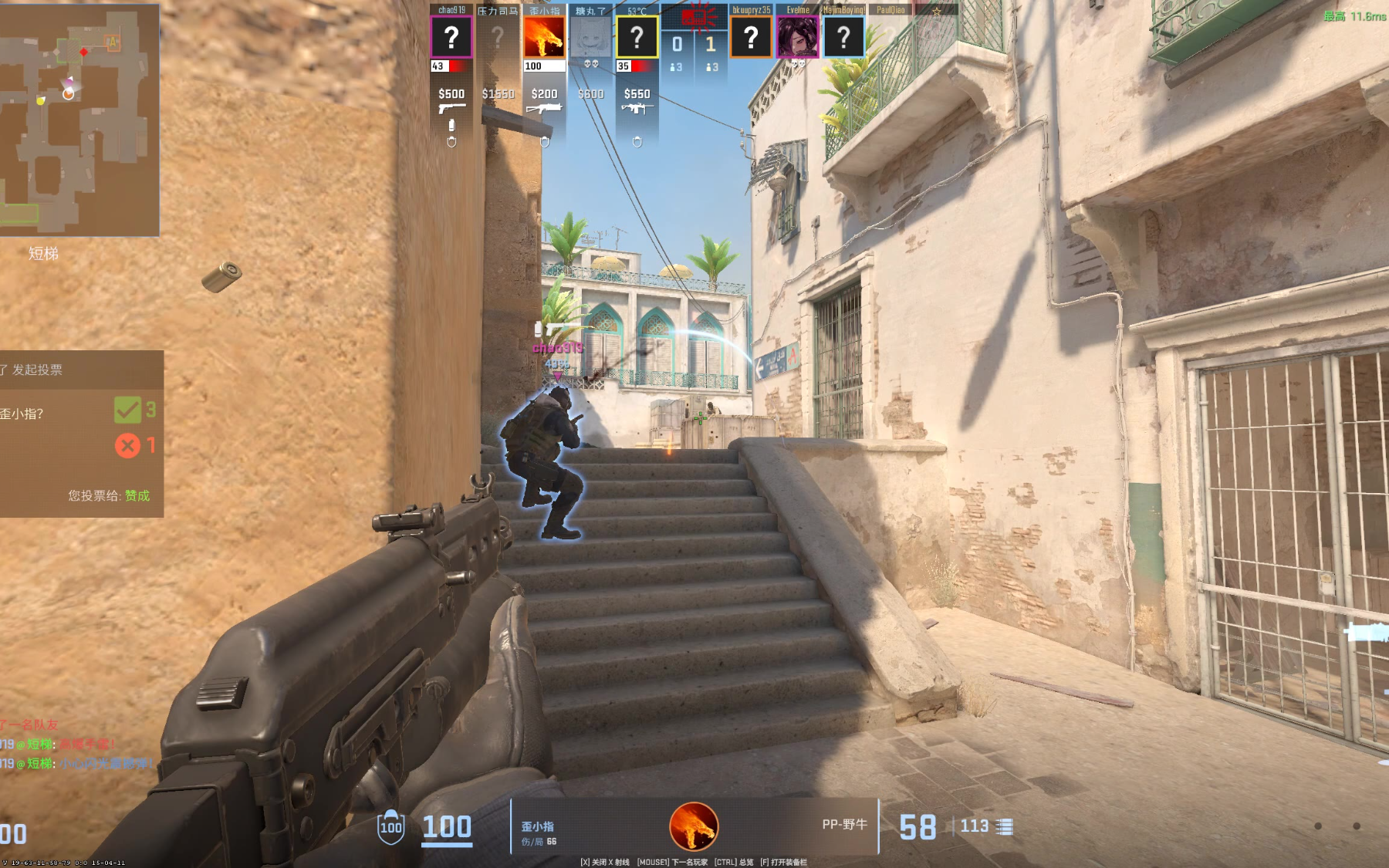Choose the 53°C player portrait
Viewport: 1389px width, 868px height.
(637, 37)
